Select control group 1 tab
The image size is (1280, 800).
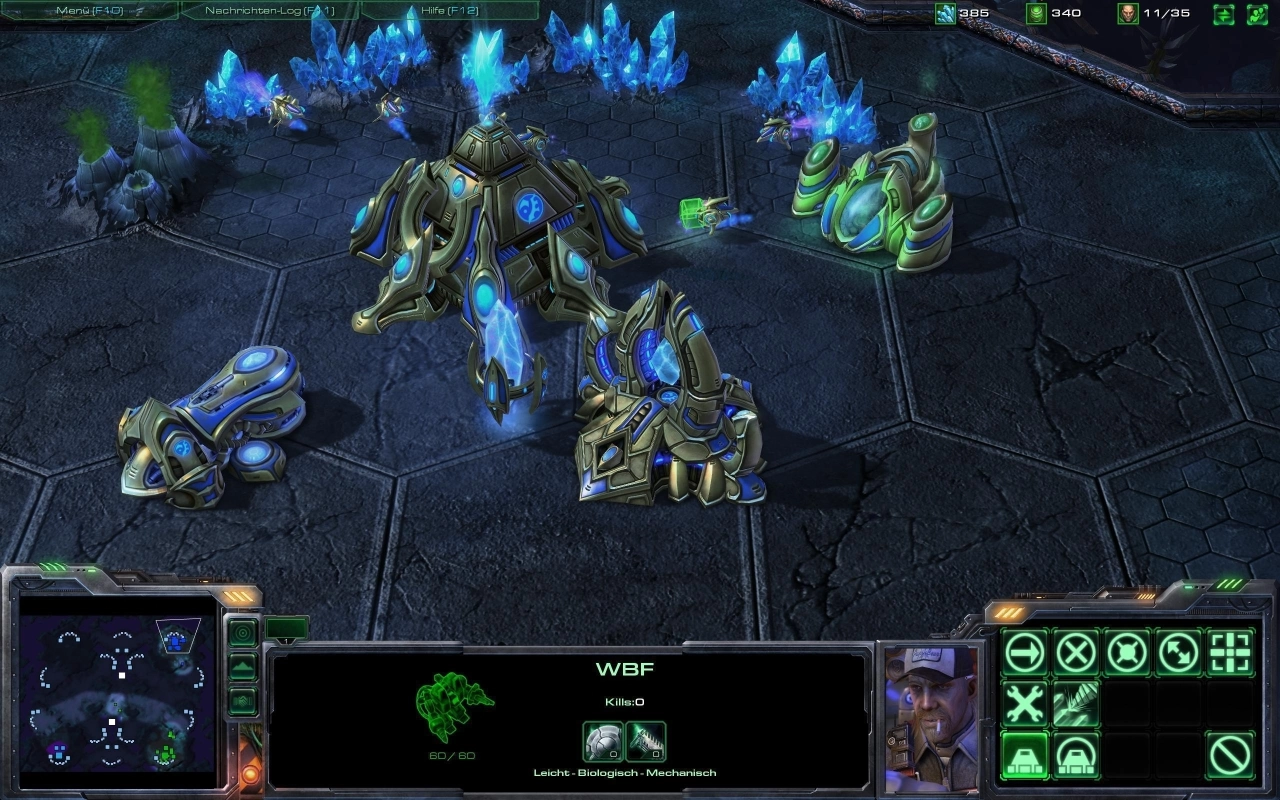coord(287,629)
